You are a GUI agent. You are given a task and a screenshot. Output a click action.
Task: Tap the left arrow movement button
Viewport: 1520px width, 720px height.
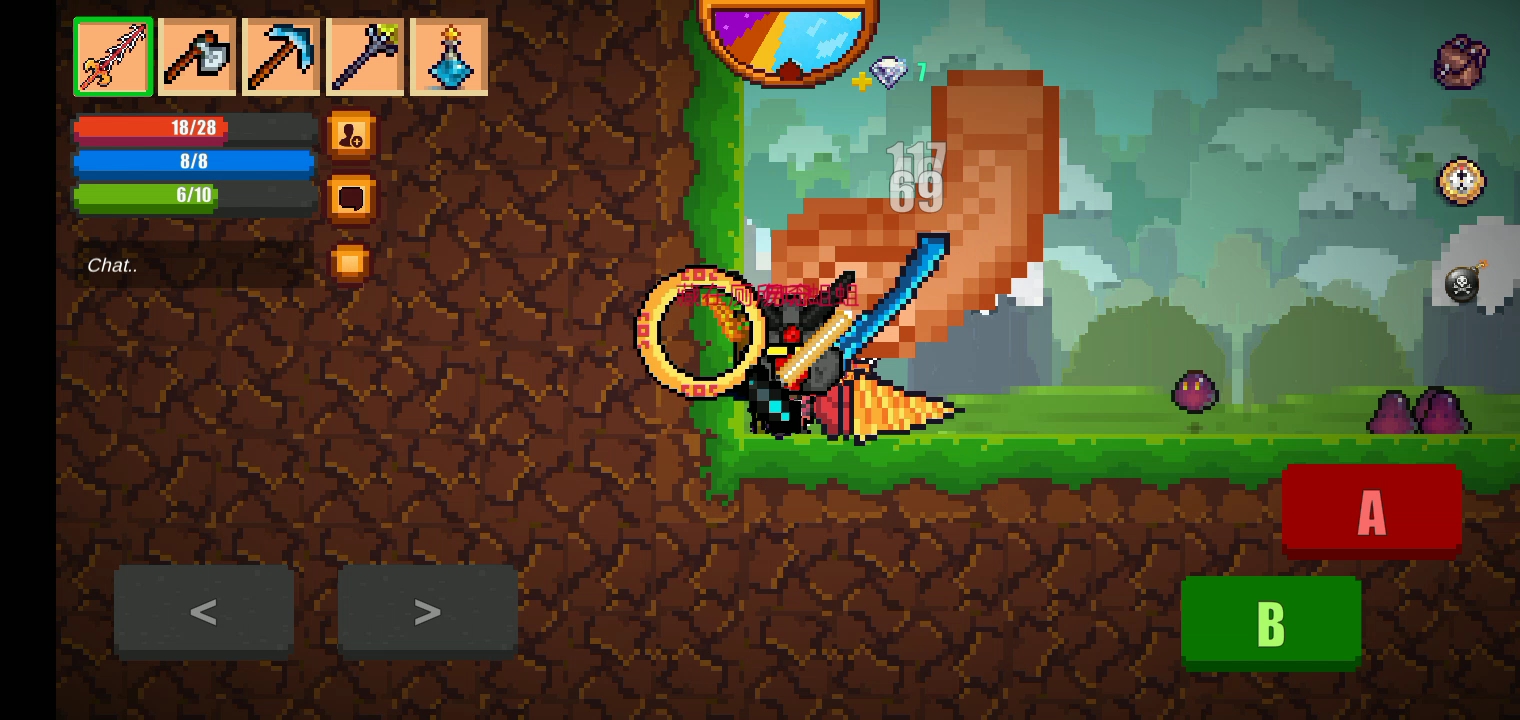pyautogui.click(x=204, y=611)
